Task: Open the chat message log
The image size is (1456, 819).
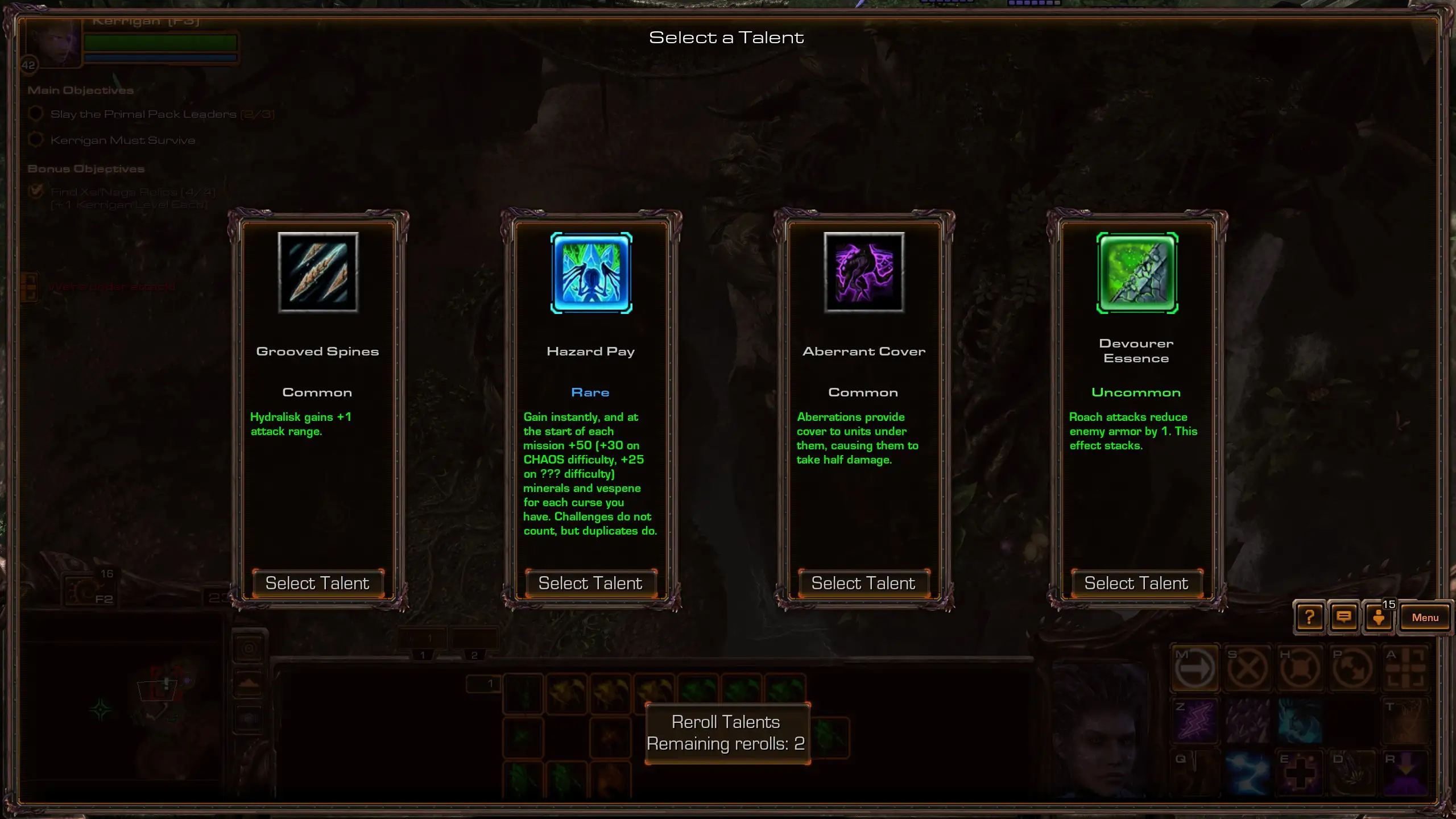Action: point(1344,618)
